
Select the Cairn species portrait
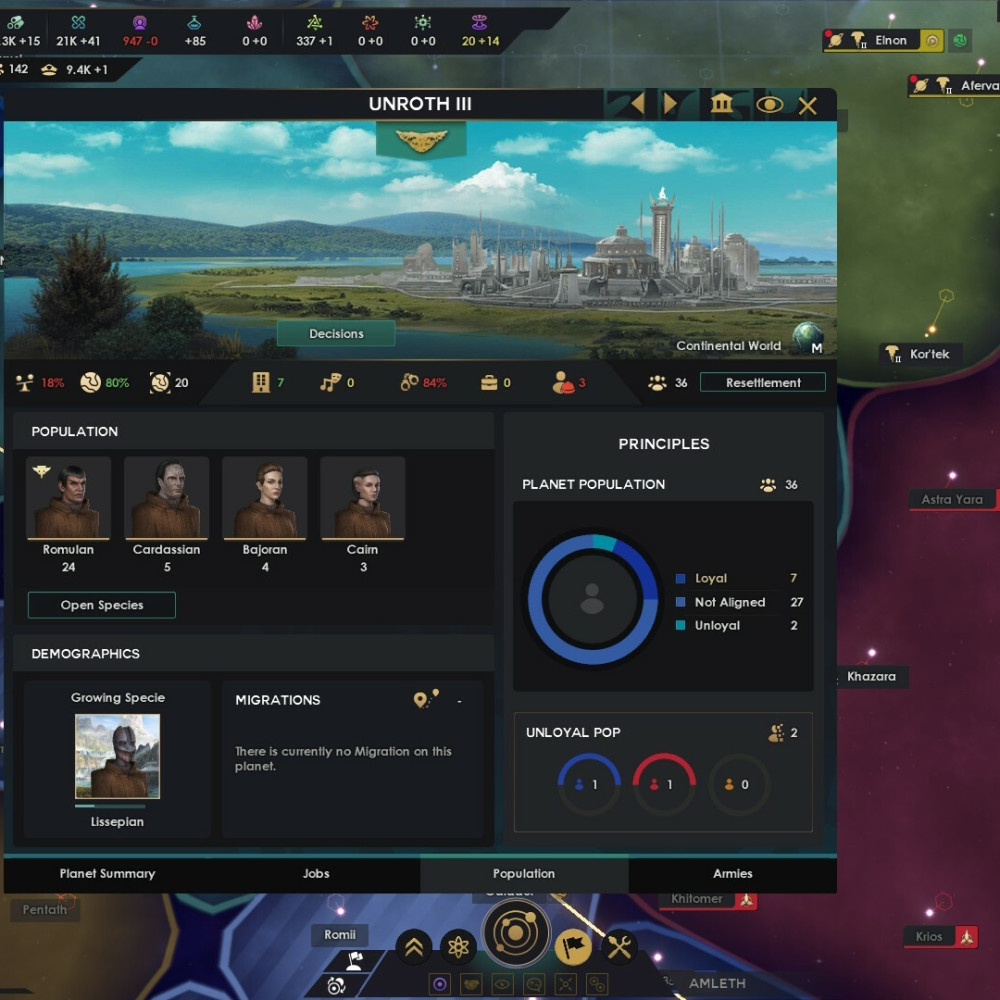click(363, 498)
